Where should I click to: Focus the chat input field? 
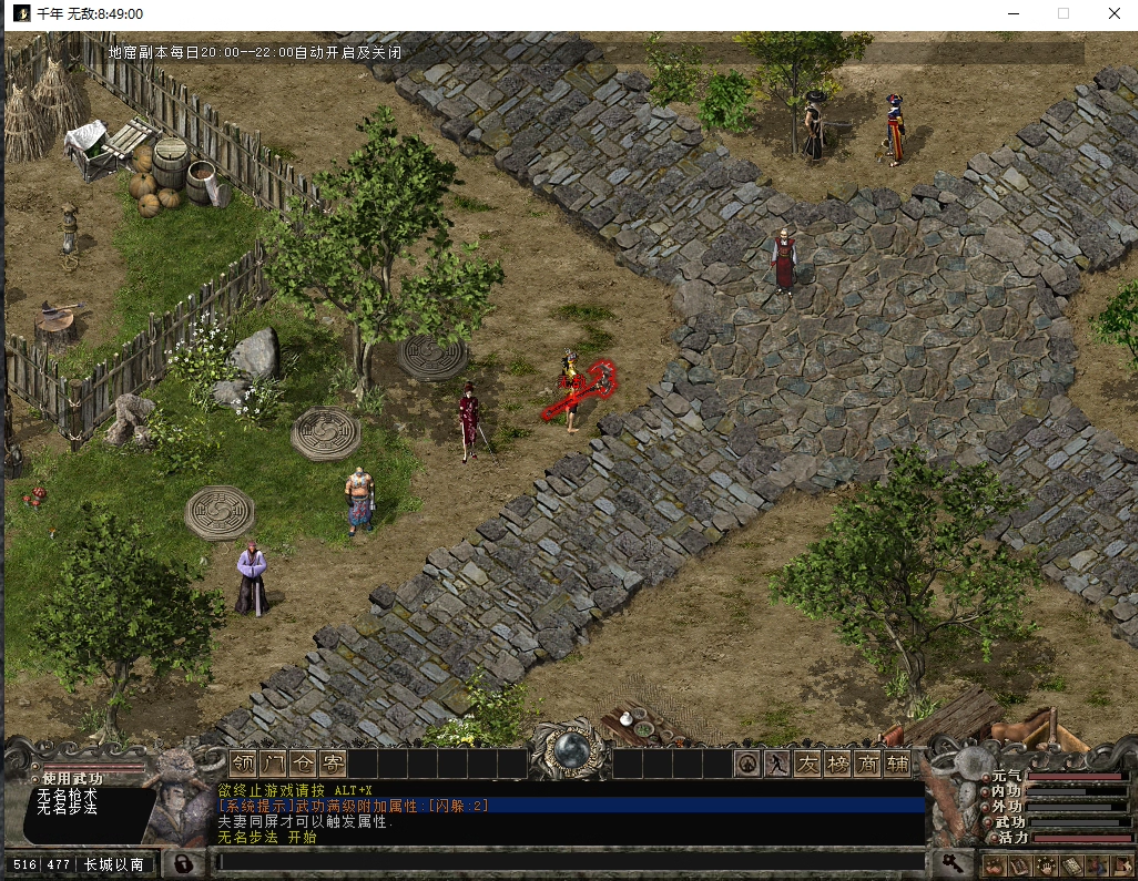(x=570, y=862)
